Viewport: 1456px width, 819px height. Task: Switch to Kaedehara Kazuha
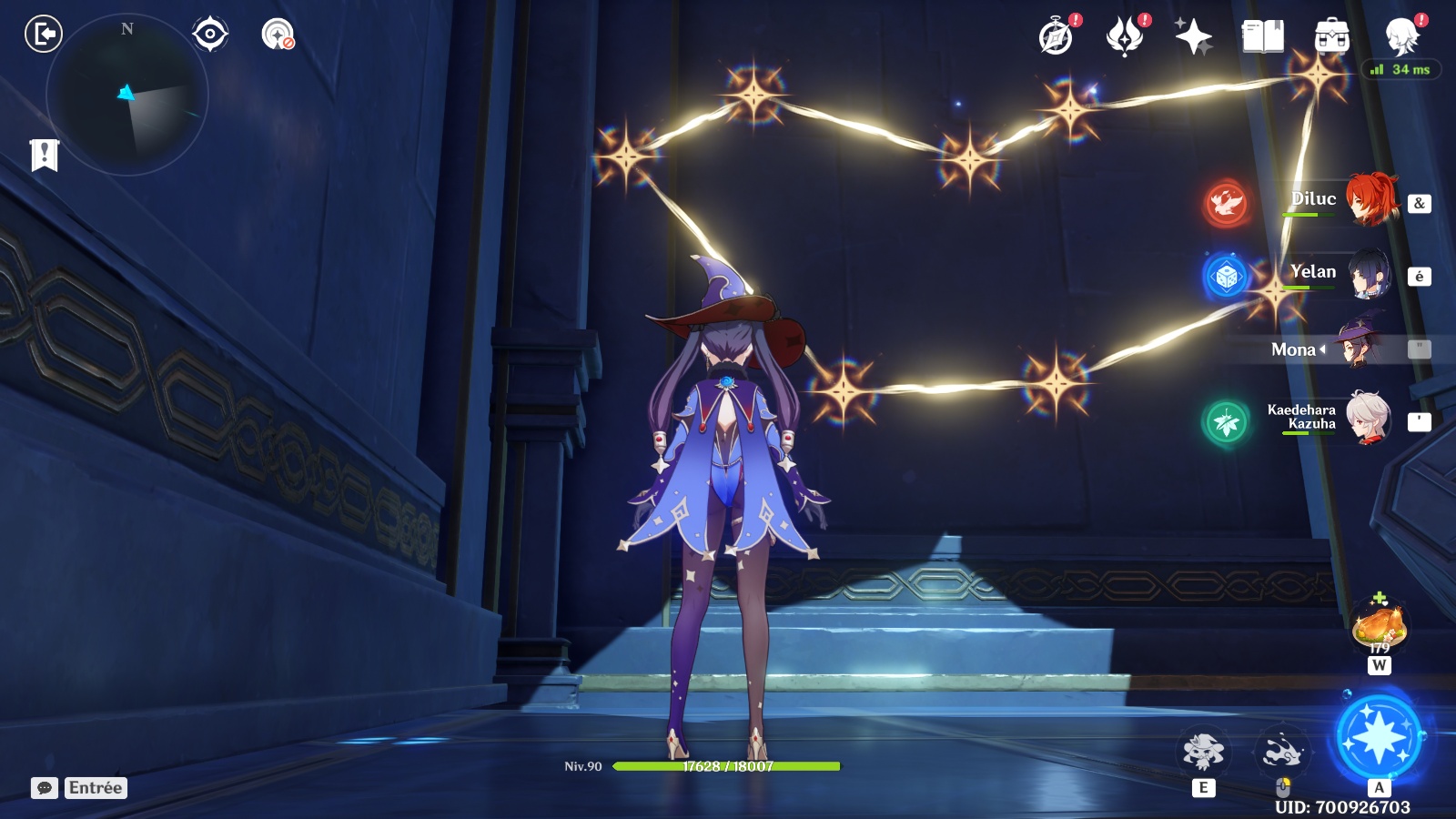[1367, 419]
